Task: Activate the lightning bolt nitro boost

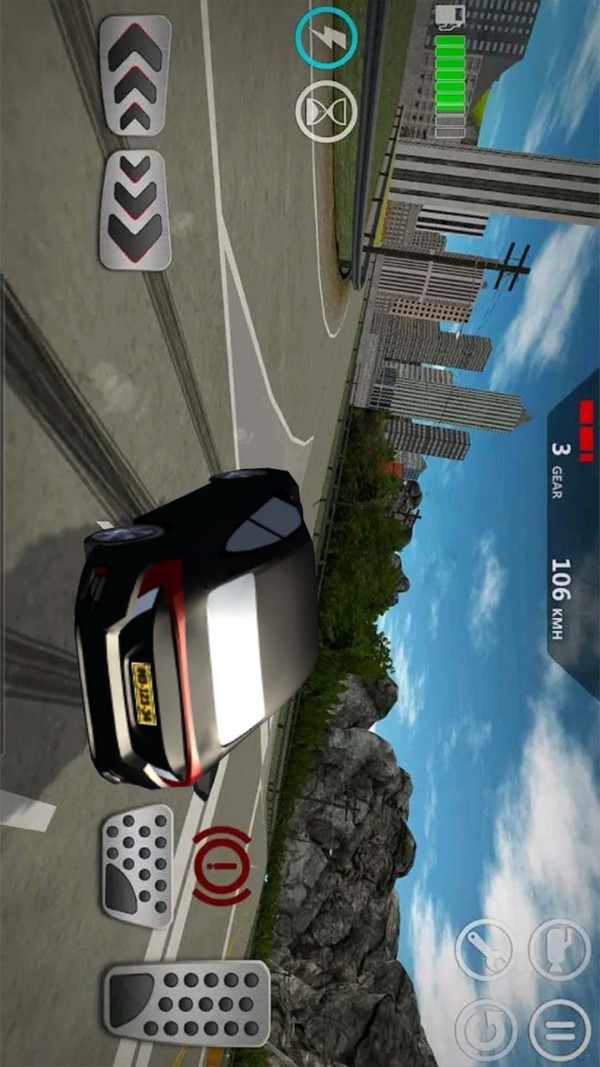Action: click(326, 39)
